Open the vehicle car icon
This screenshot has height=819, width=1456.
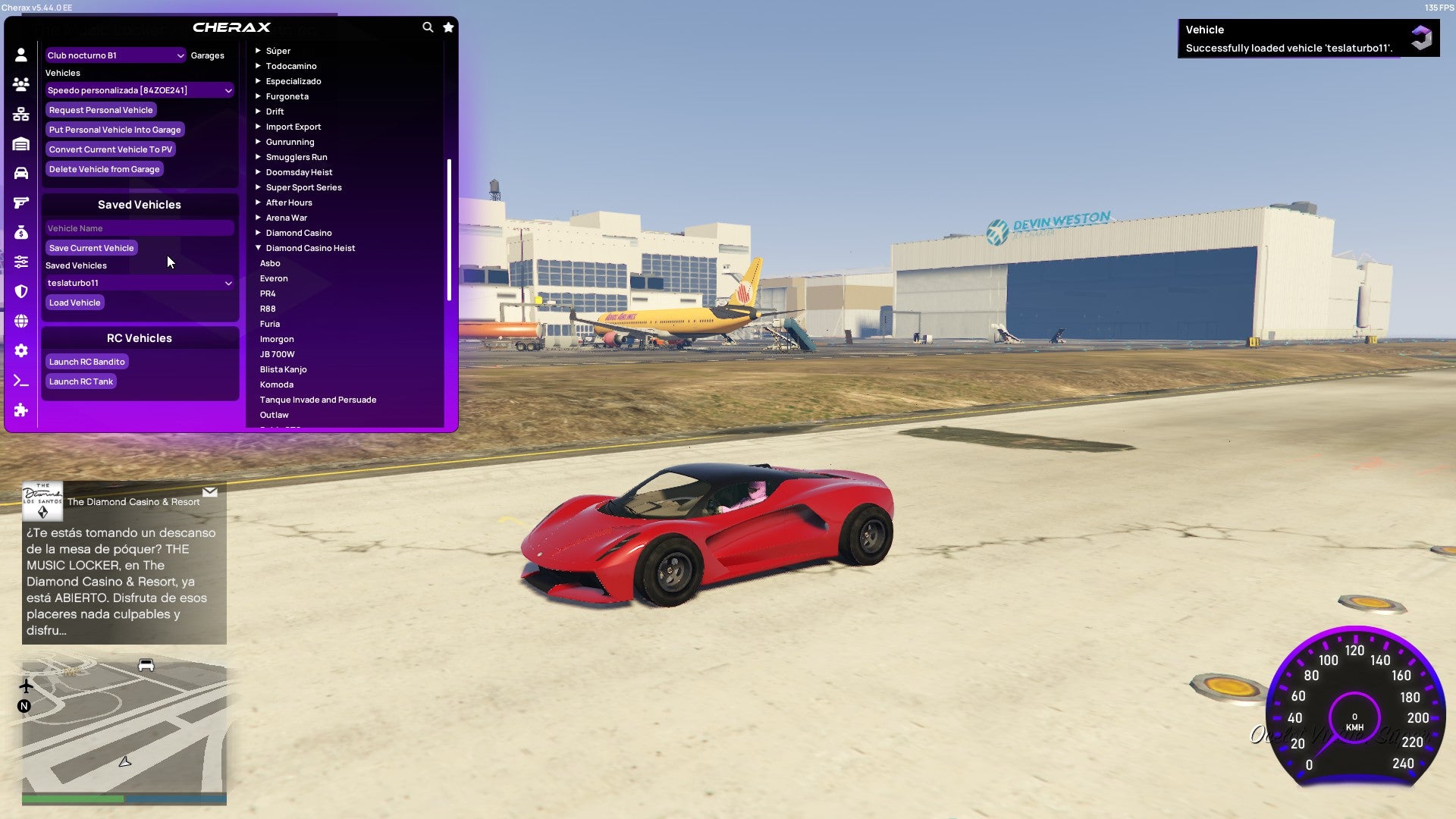21,172
